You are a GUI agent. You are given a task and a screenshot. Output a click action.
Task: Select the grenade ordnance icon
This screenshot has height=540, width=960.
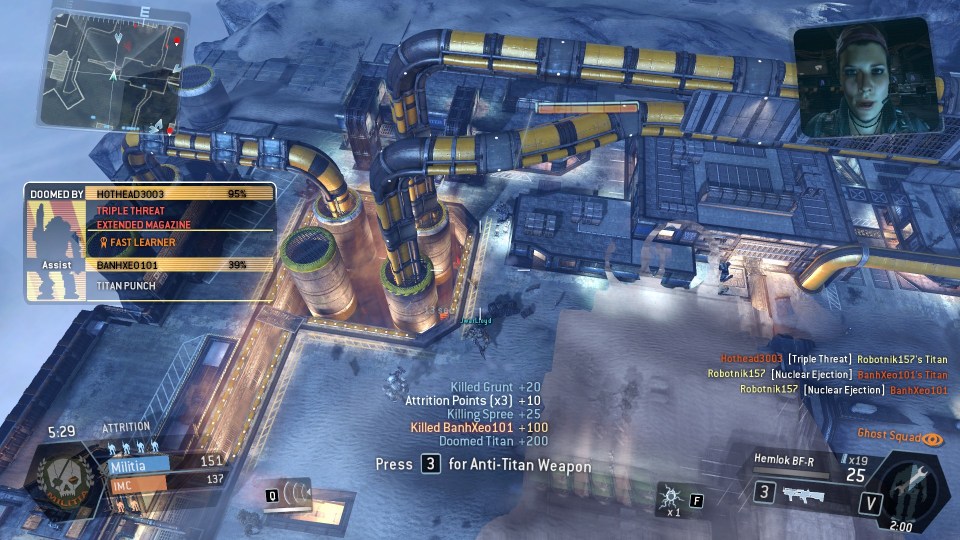click(669, 495)
